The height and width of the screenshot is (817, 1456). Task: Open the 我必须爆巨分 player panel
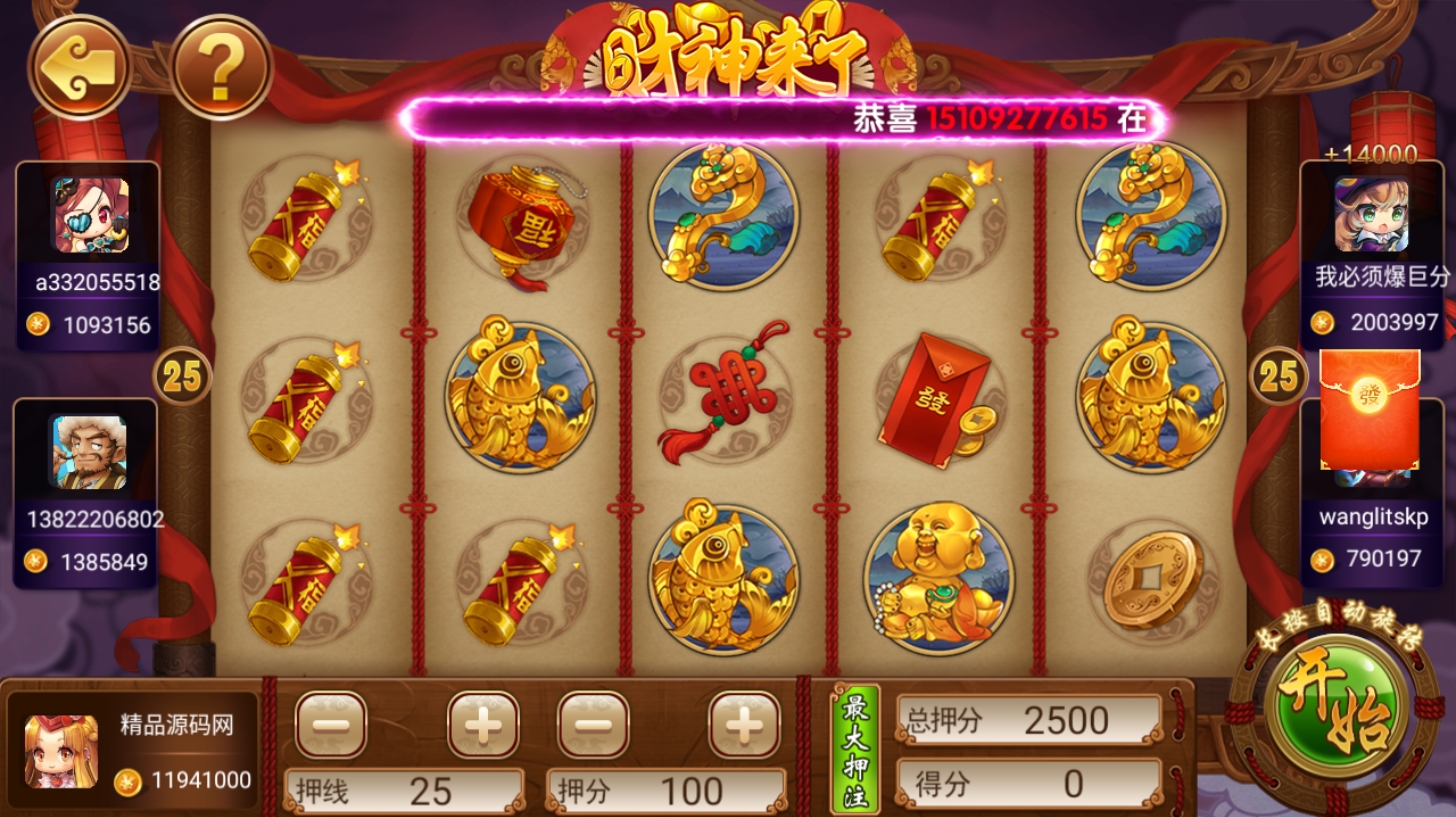click(1371, 250)
